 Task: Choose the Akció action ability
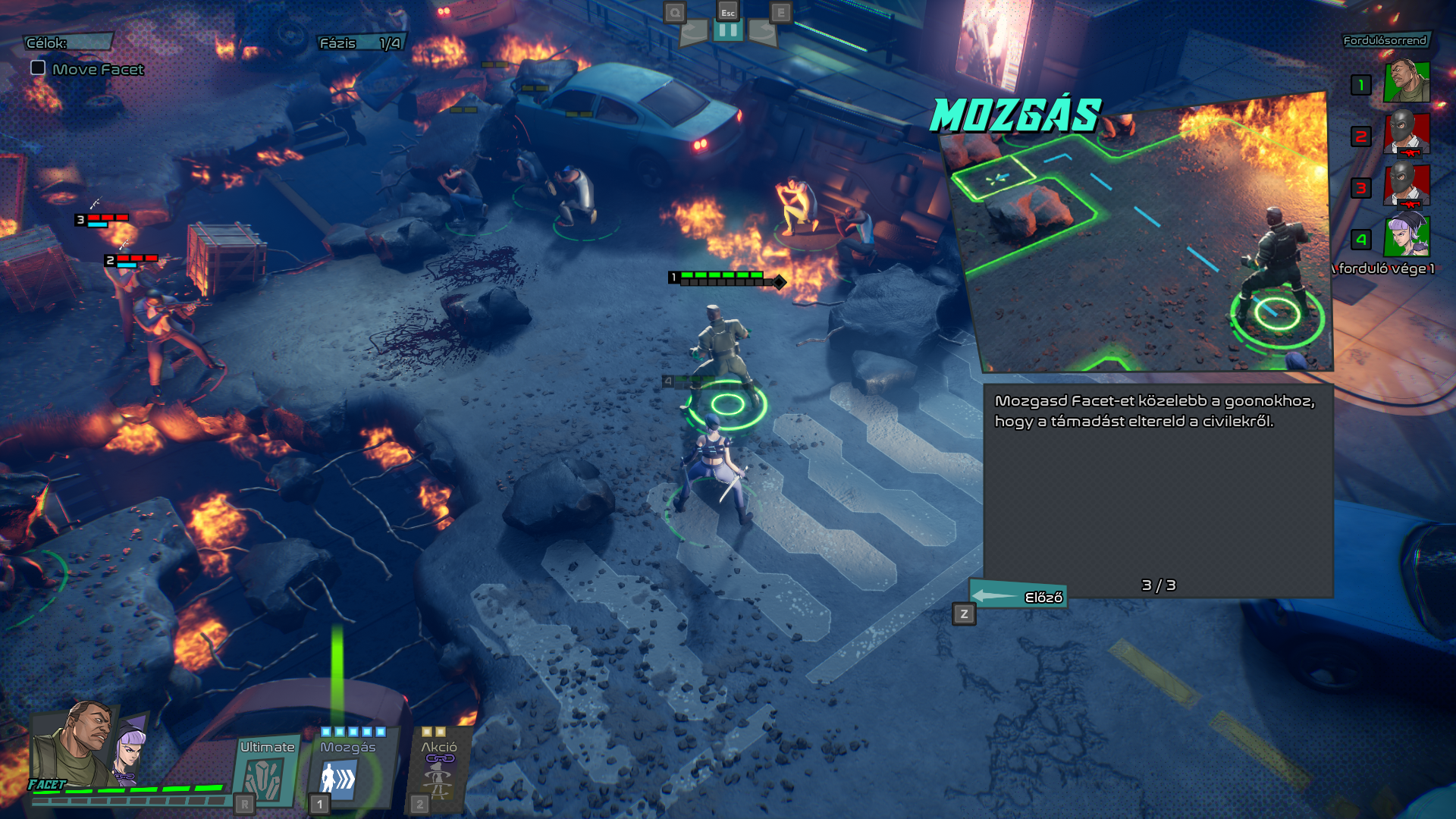pyautogui.click(x=439, y=772)
